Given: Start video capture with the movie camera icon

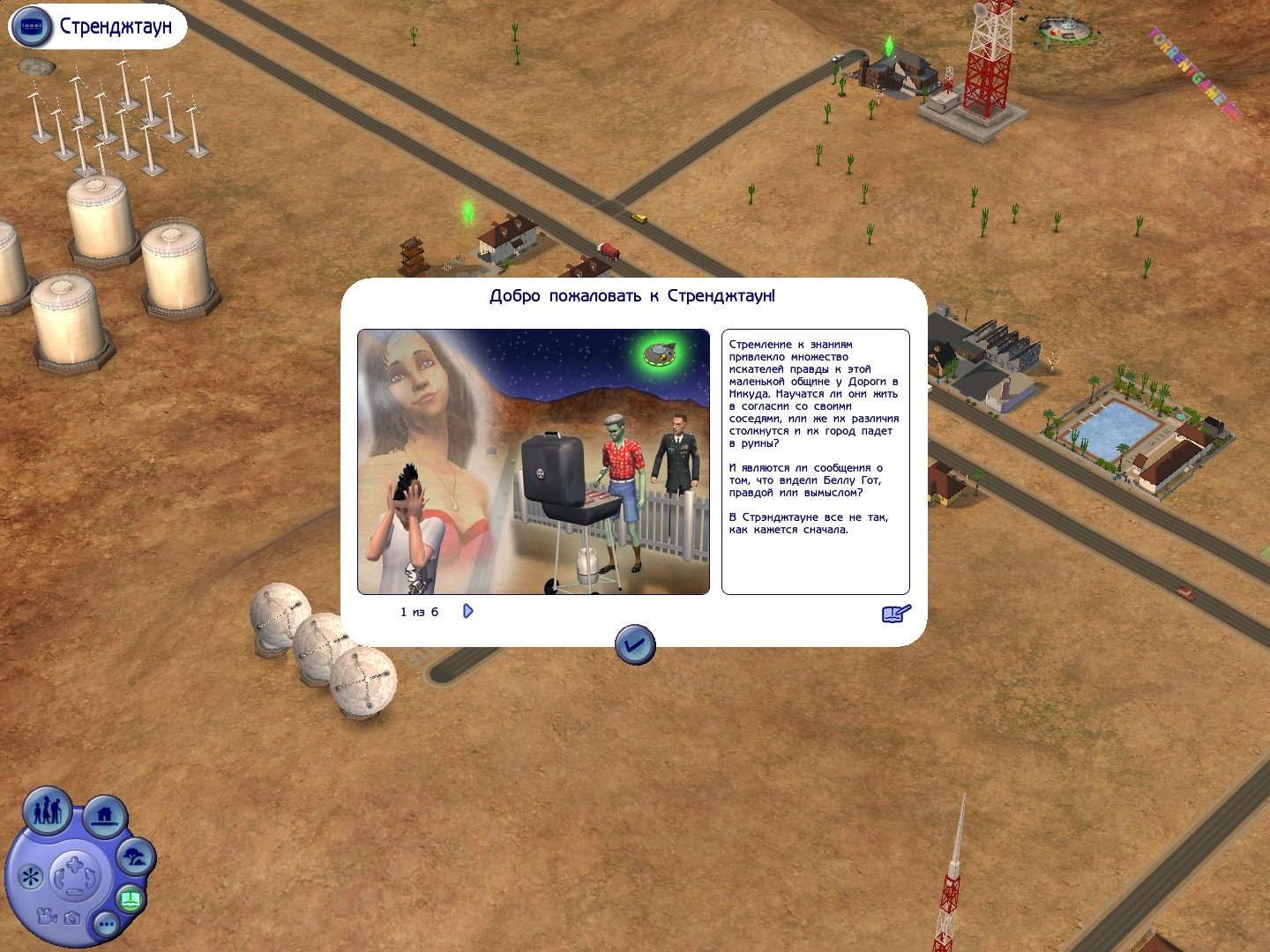Looking at the screenshot, I should coord(47,917).
